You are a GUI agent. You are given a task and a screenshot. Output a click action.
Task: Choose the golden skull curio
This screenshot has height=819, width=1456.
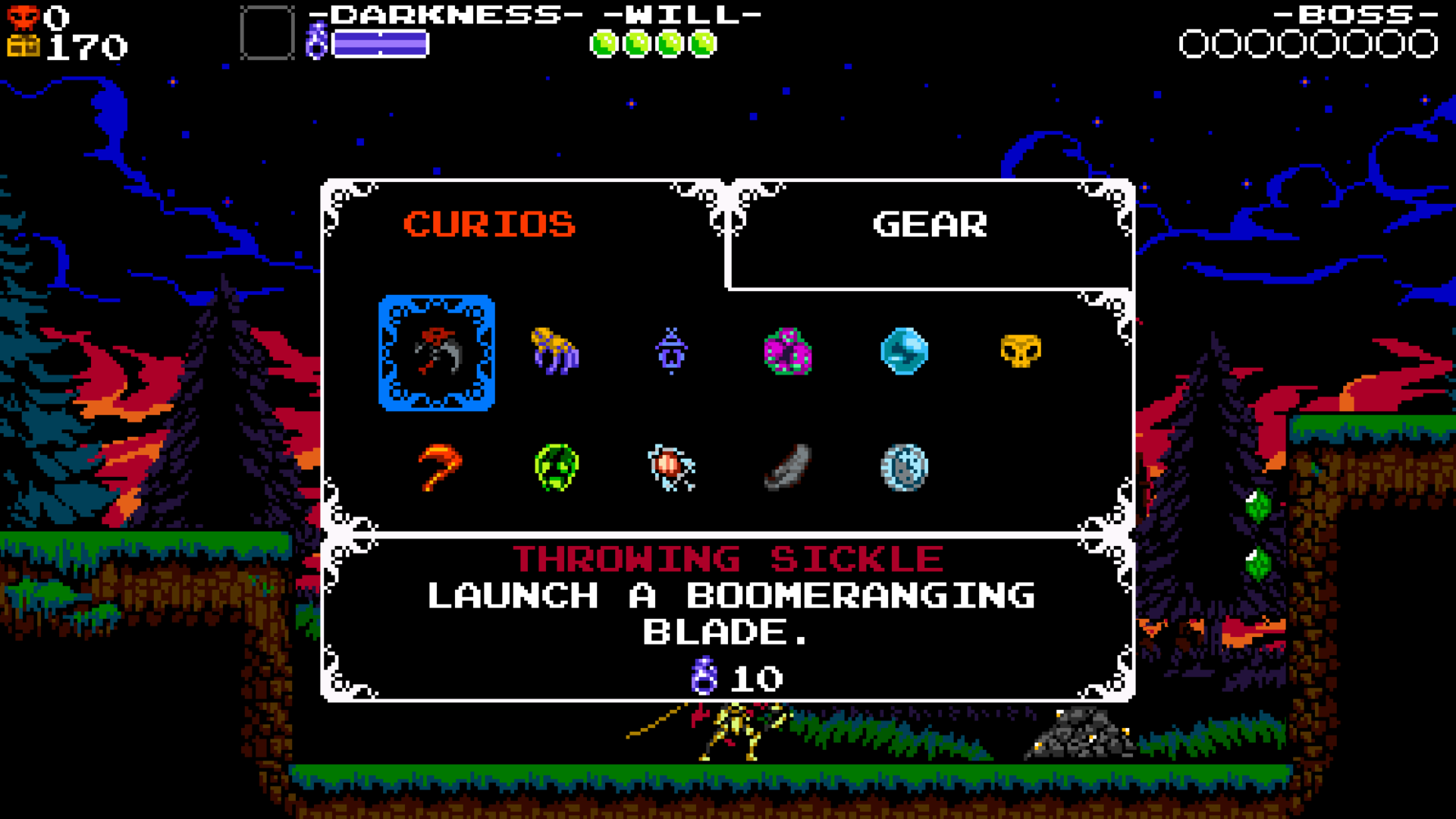1021,351
